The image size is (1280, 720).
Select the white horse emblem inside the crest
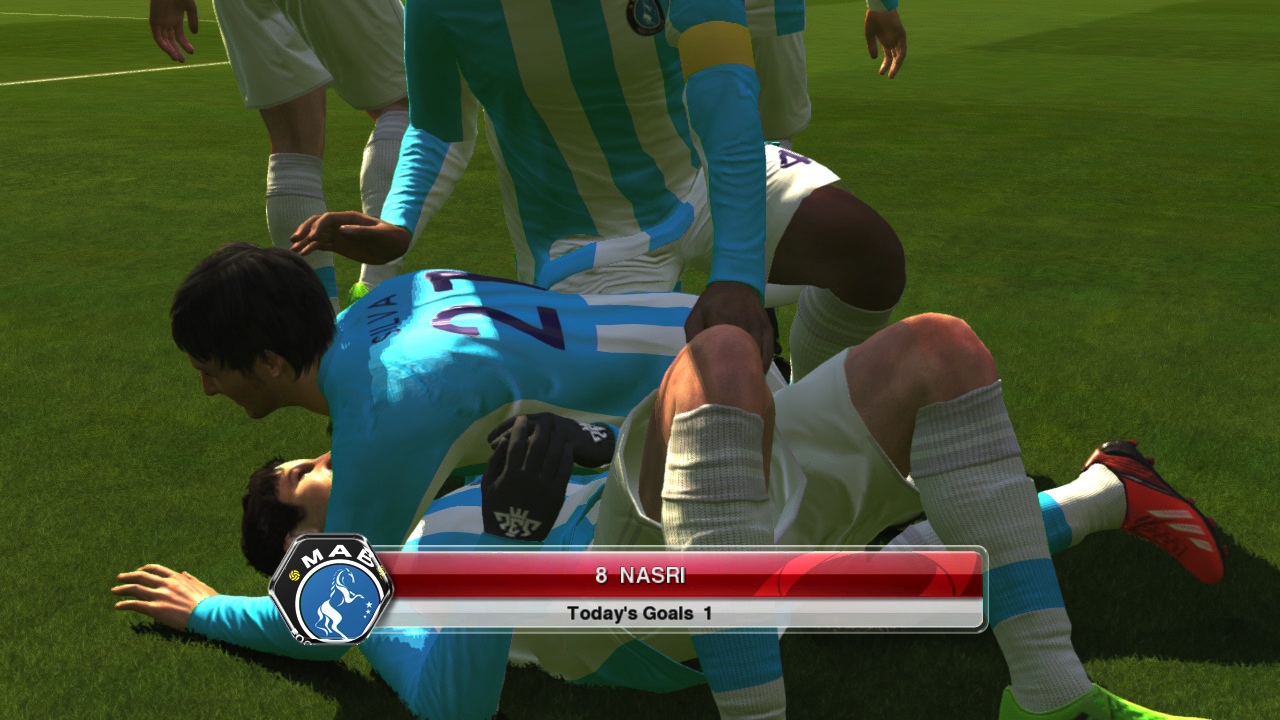tap(338, 600)
